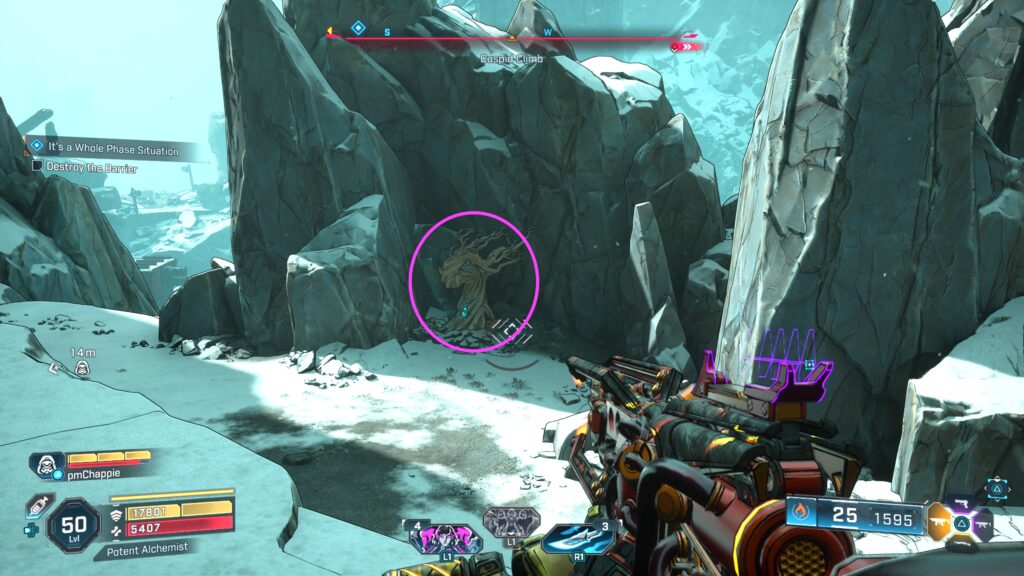Choose the purple rifle weapon slot
Screen dimensions: 1024x576
[983, 523]
